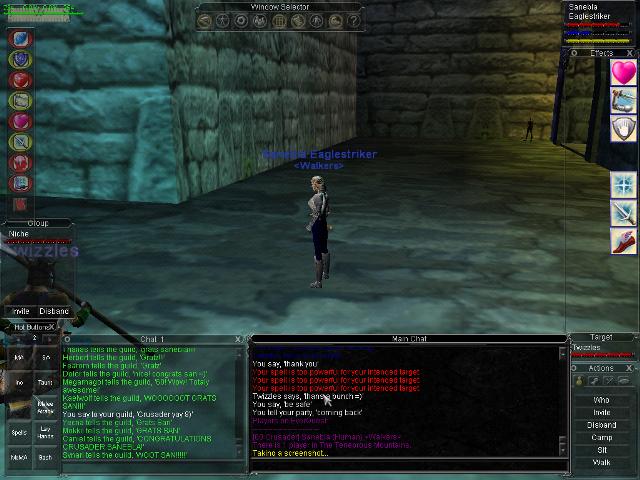Activate the Taunt hot button
The width and height of the screenshot is (640, 480).
coord(46,382)
